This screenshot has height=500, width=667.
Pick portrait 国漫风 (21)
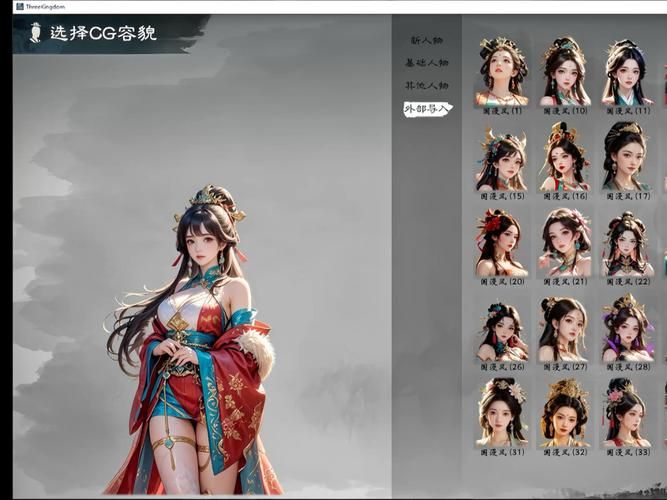click(x=564, y=243)
